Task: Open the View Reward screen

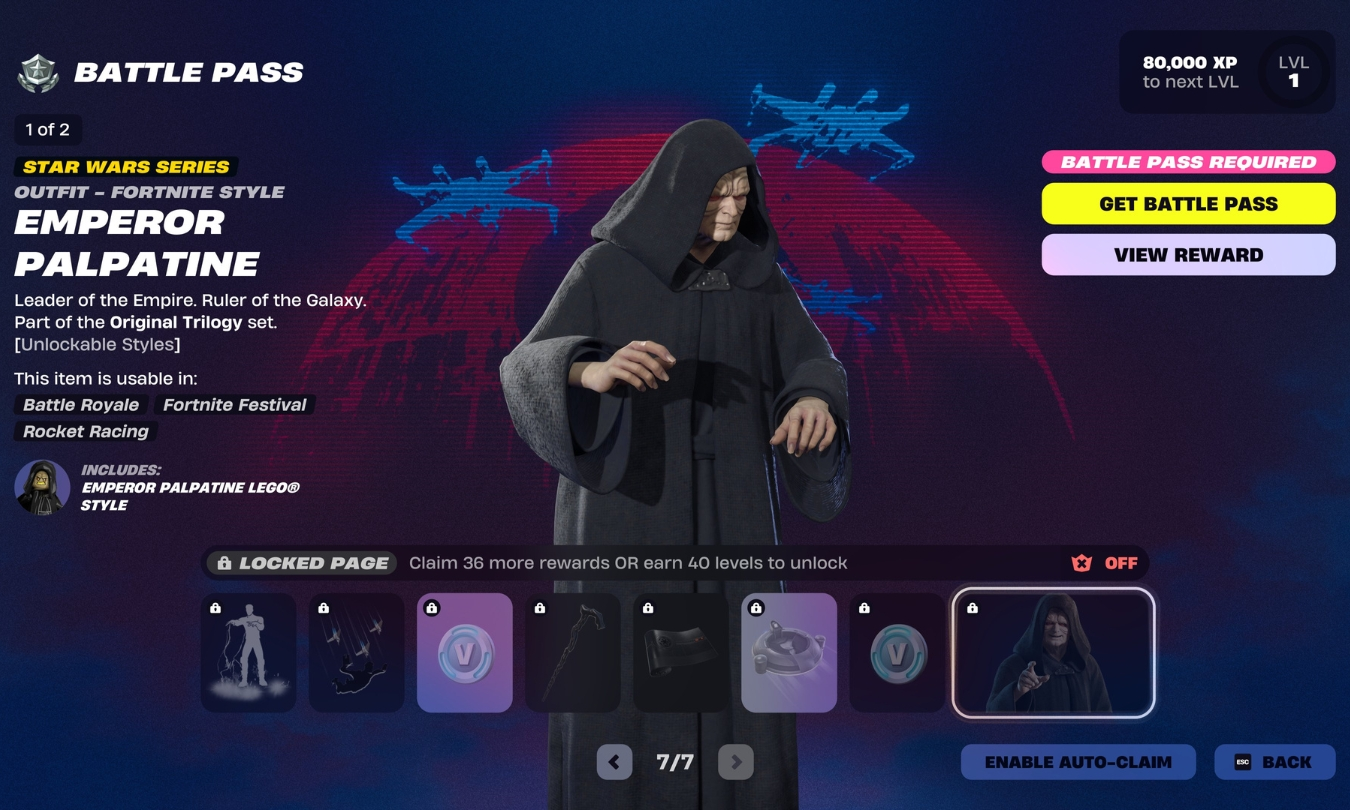Action: (1188, 254)
